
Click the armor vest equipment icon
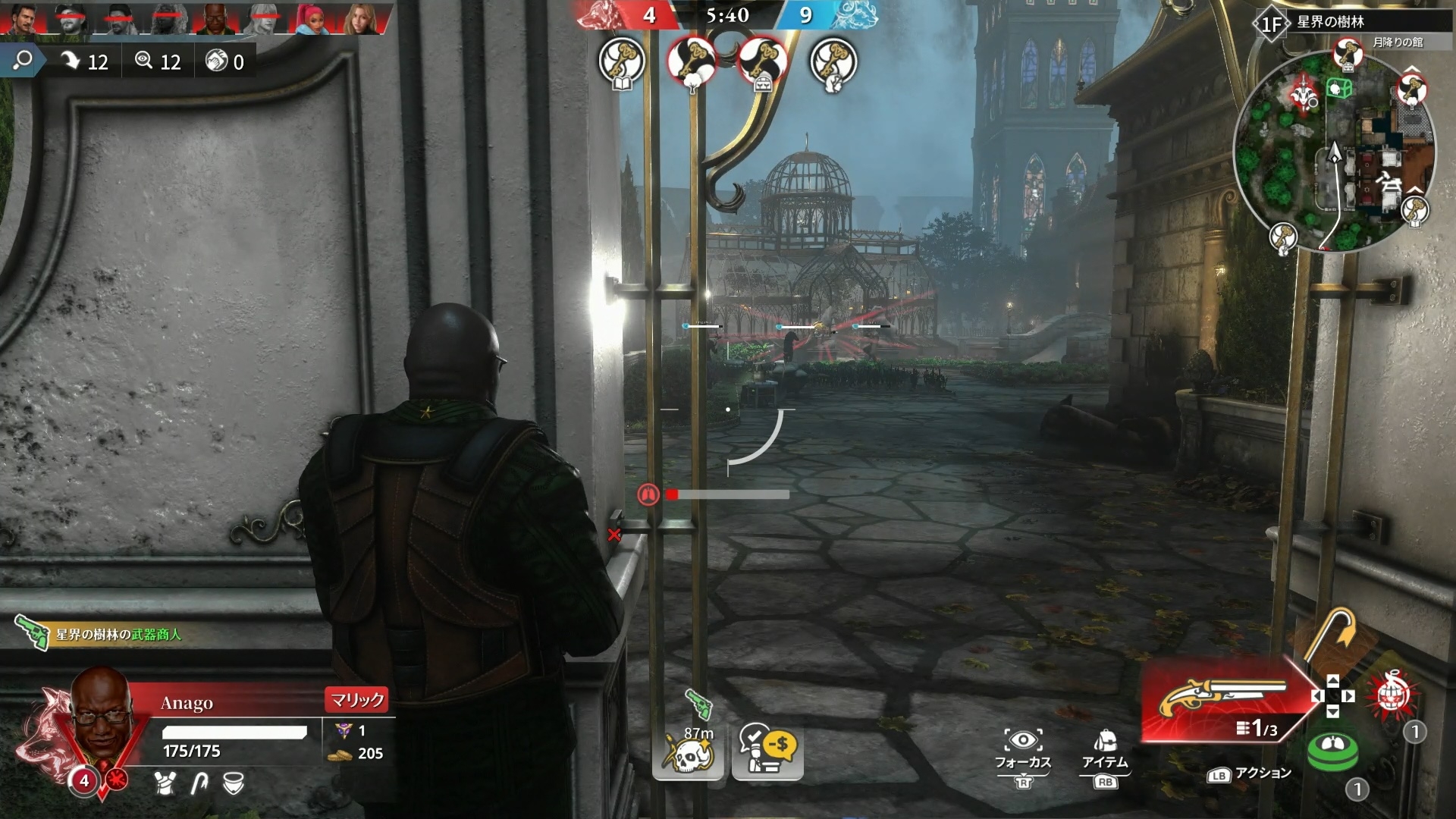(165, 783)
